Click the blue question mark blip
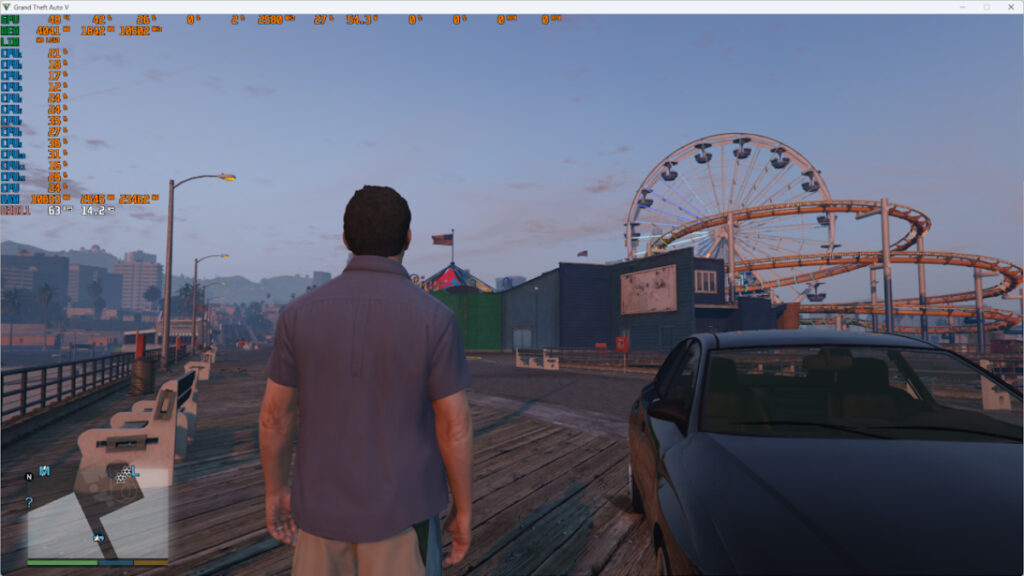 [29, 502]
